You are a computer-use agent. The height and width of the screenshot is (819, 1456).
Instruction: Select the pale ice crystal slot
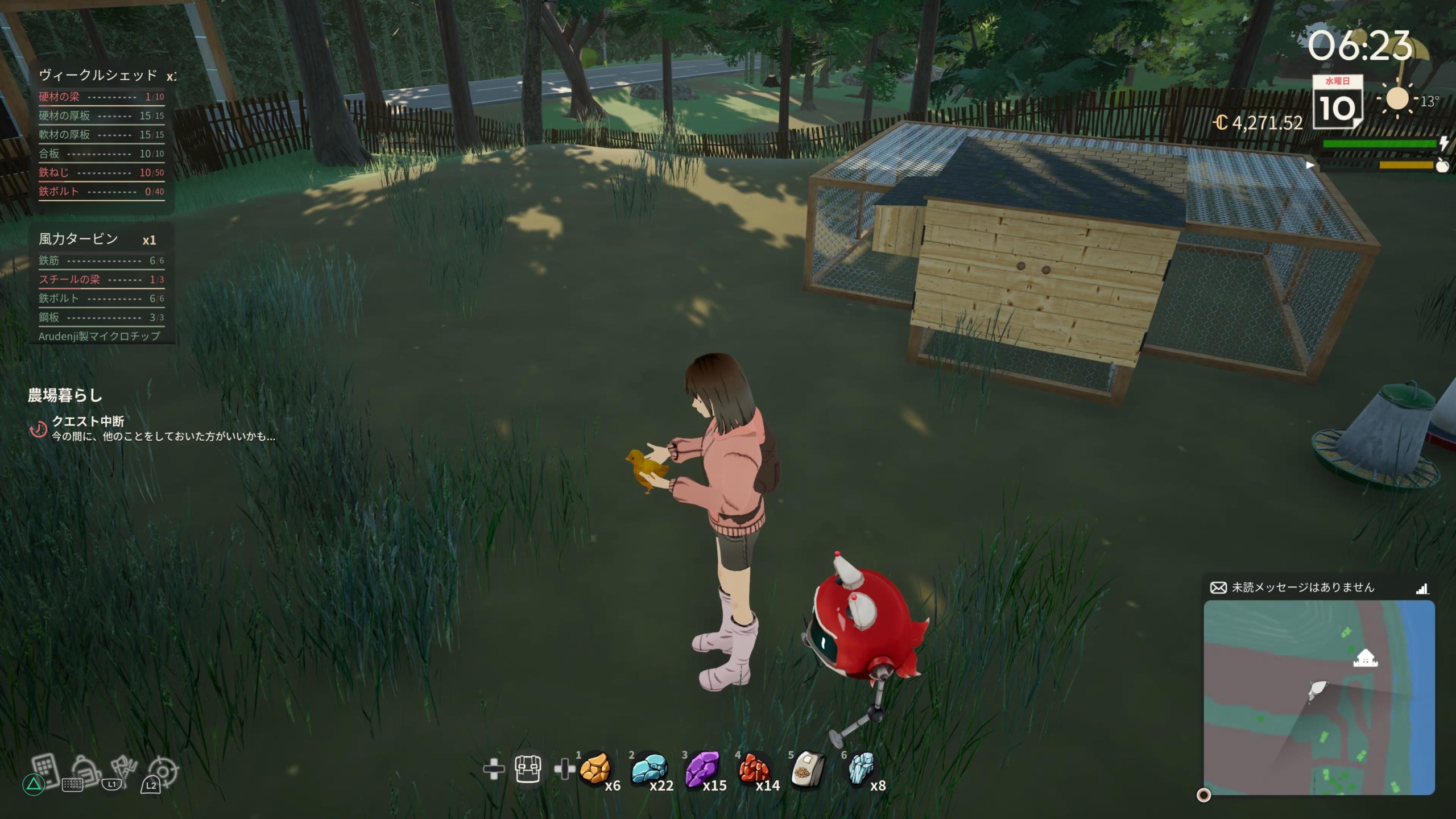tap(861, 769)
